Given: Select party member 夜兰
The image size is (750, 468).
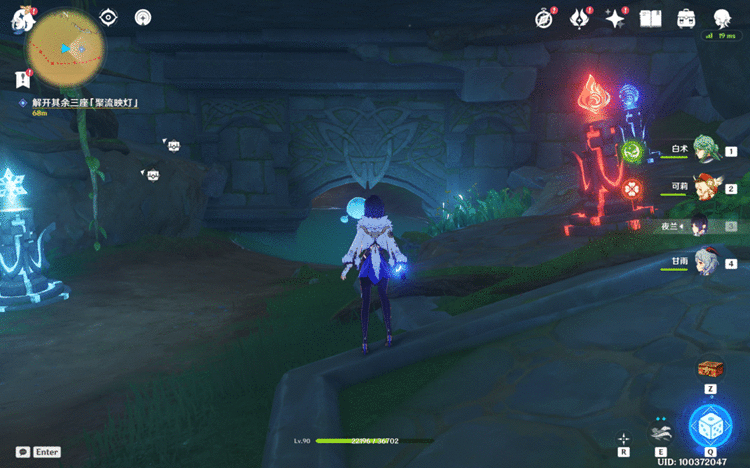Looking at the screenshot, I should tap(703, 226).
